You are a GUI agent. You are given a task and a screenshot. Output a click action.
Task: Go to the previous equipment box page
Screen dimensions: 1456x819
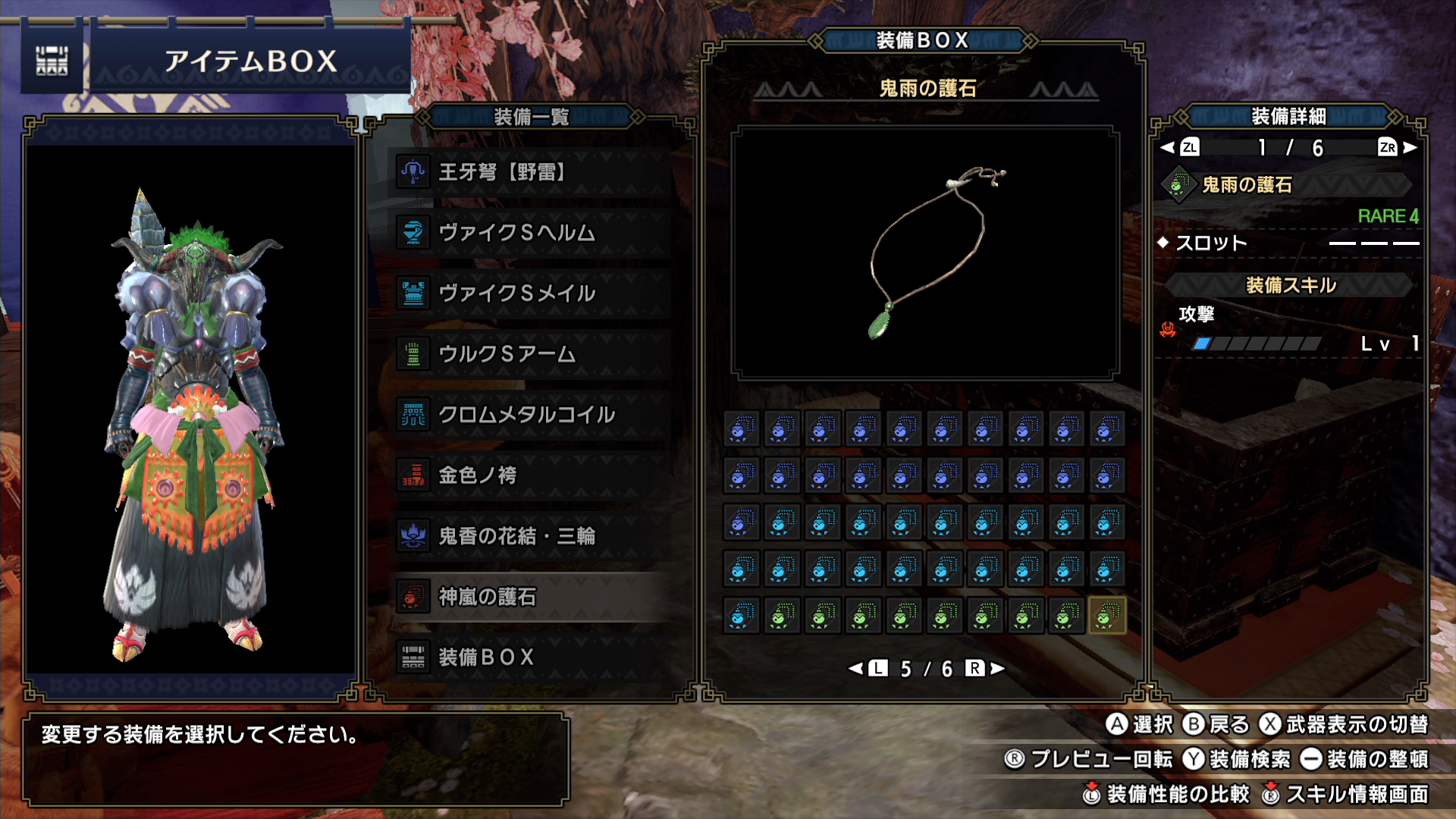(x=868, y=668)
